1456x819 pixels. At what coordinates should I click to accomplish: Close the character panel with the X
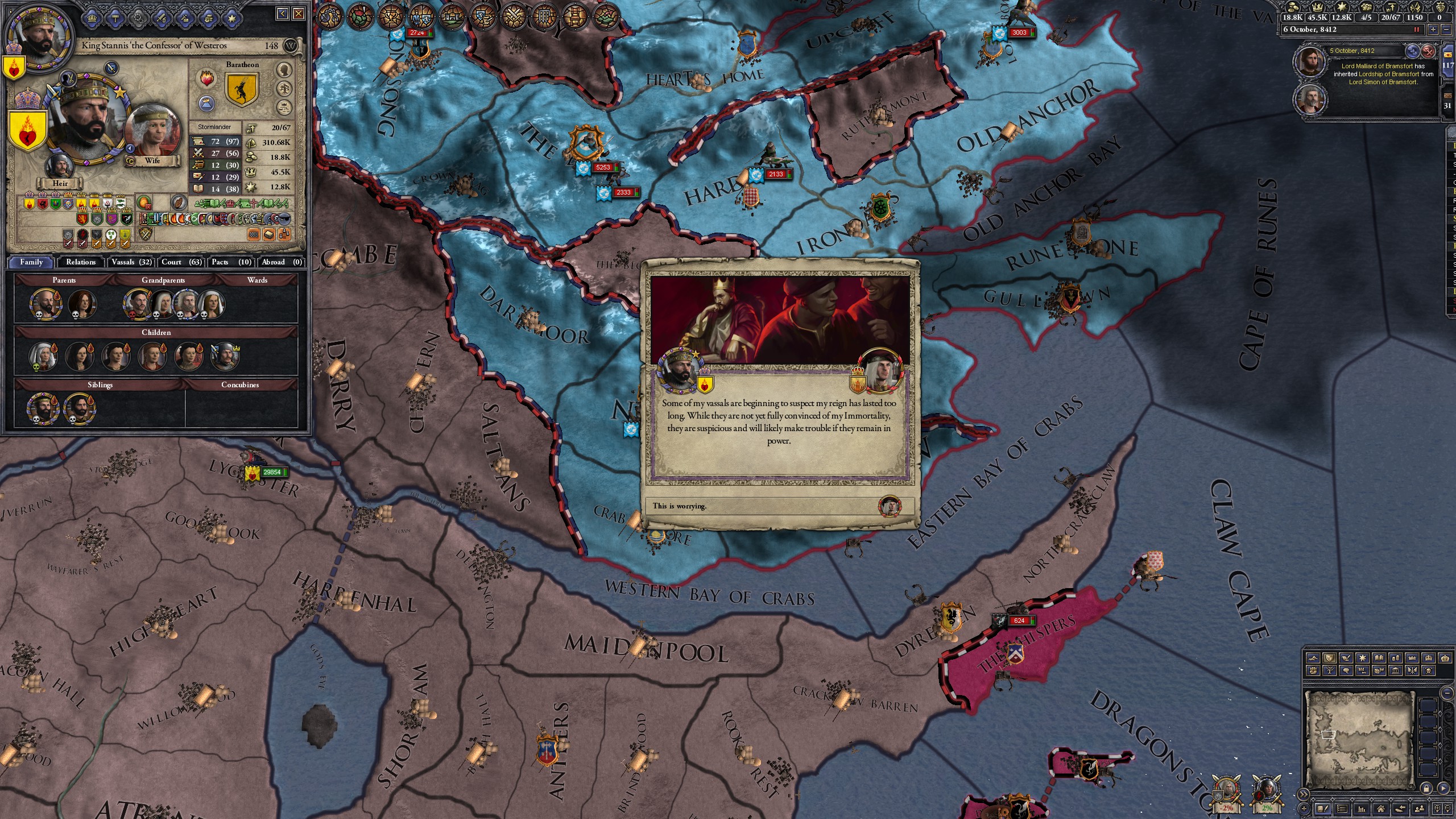299,14
